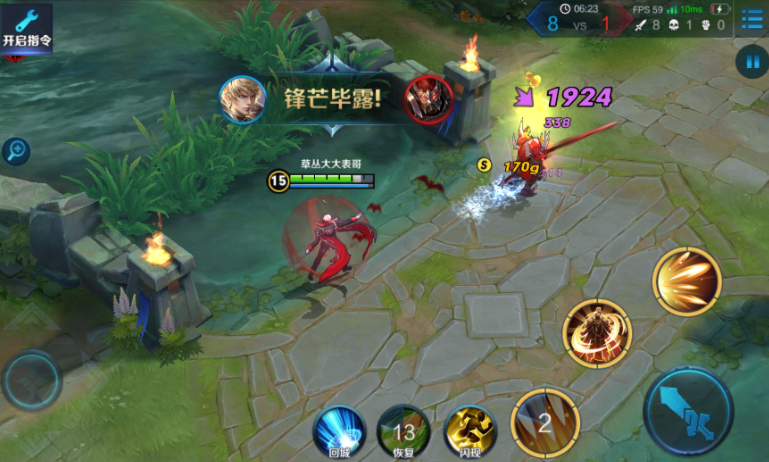This screenshot has height=462, width=769.
Task: Open the 开启指令 command panel
Action: pyautogui.click(x=26, y=28)
